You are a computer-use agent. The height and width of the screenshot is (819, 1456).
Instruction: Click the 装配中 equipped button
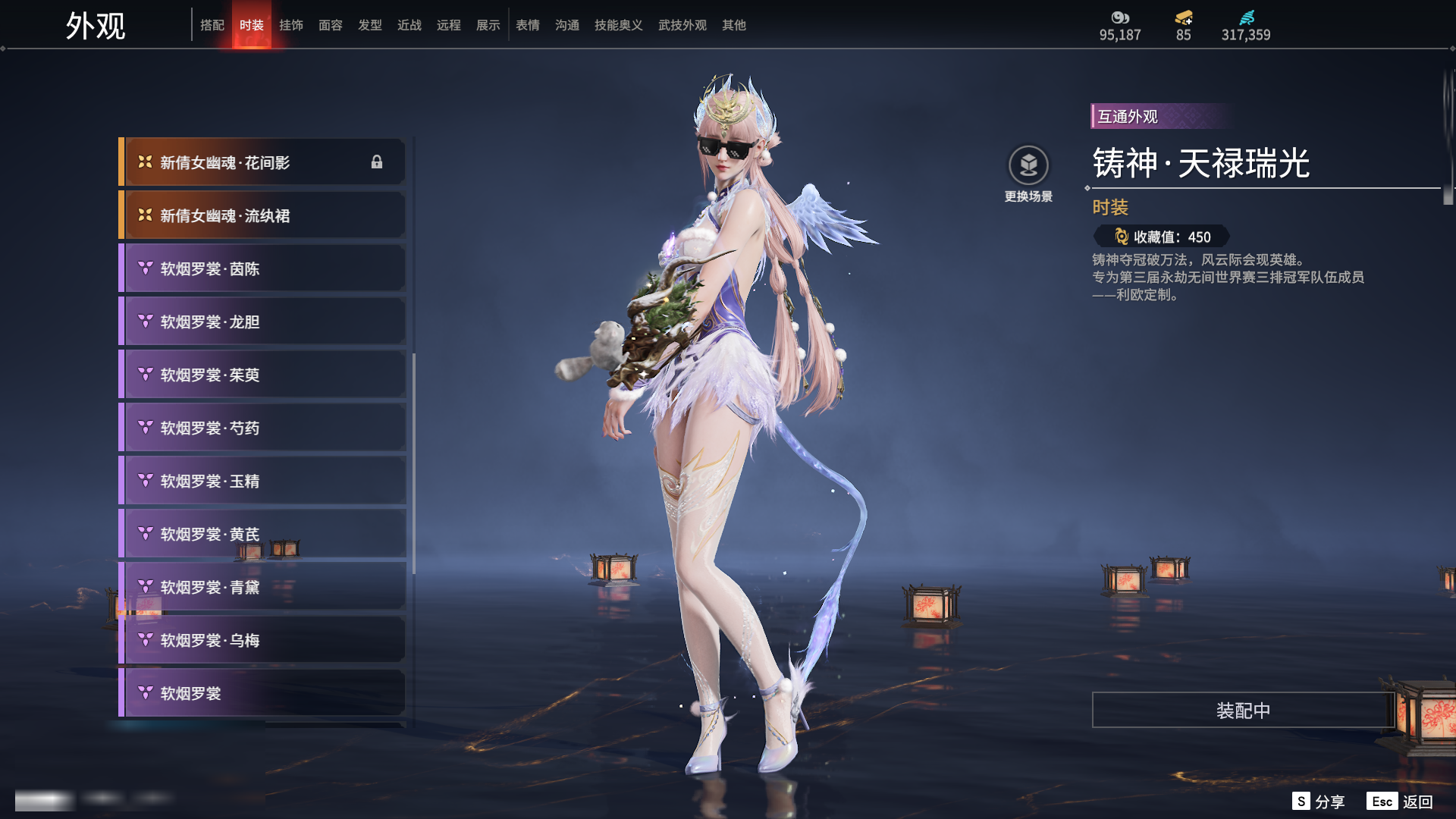pos(1243,711)
